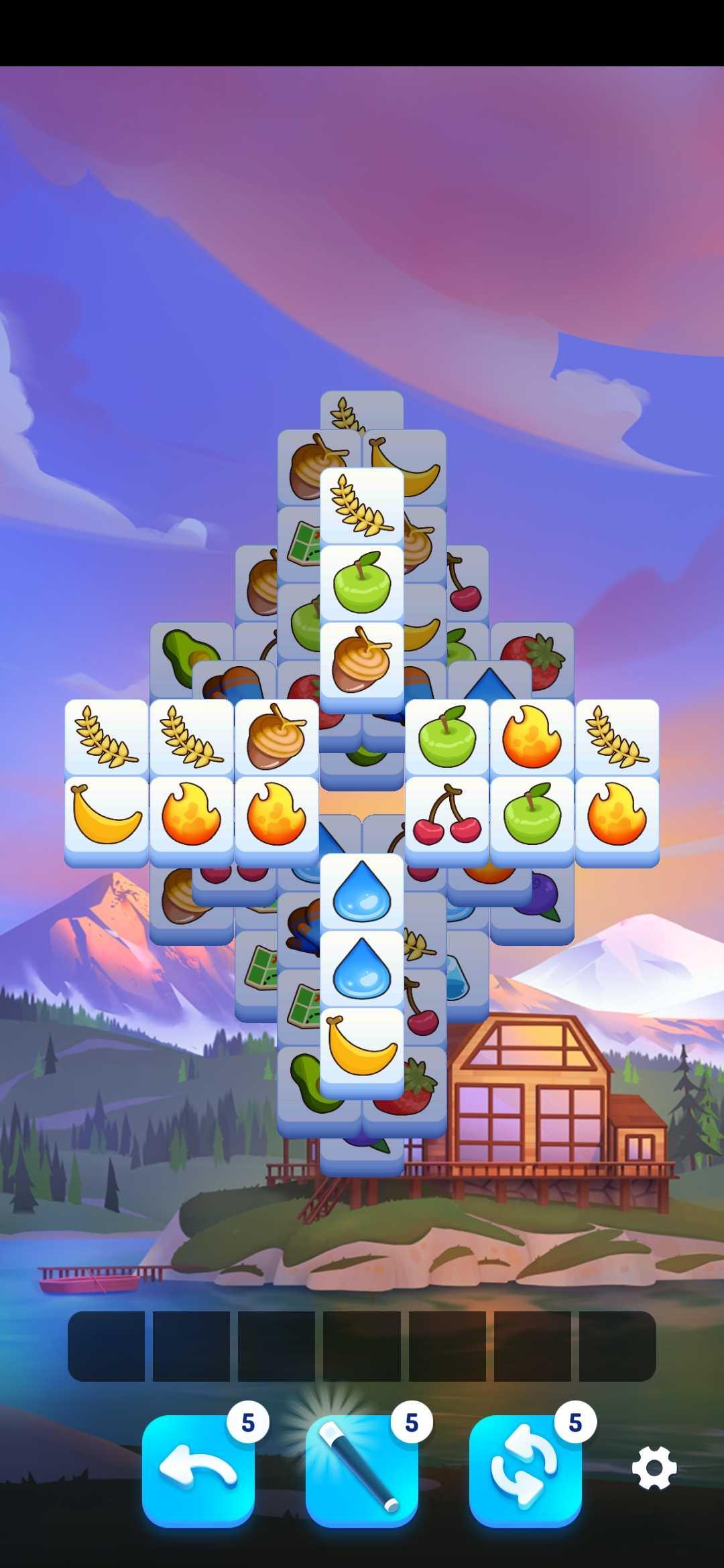
Task: Open settings via the gear icon
Action: [x=654, y=1468]
